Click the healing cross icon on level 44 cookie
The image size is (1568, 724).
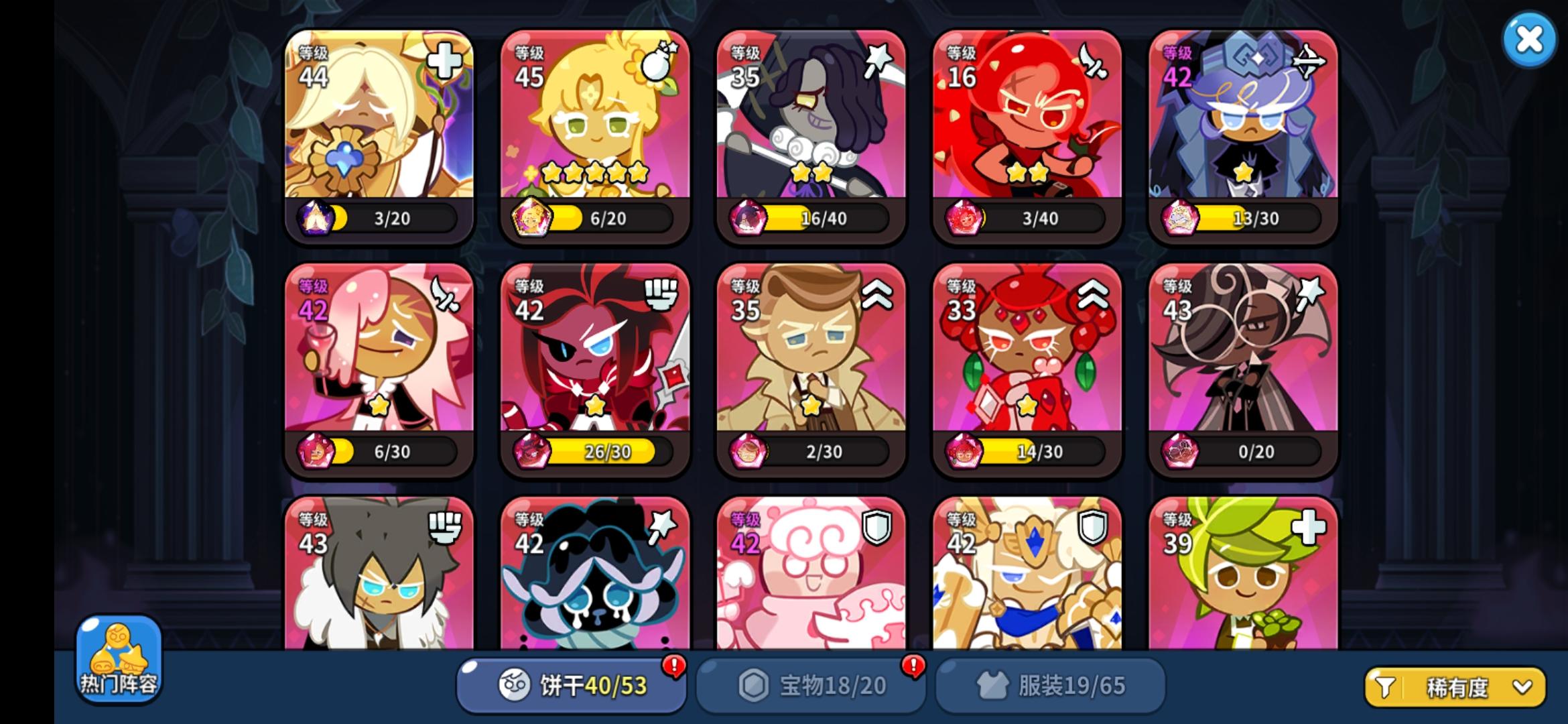(x=445, y=61)
